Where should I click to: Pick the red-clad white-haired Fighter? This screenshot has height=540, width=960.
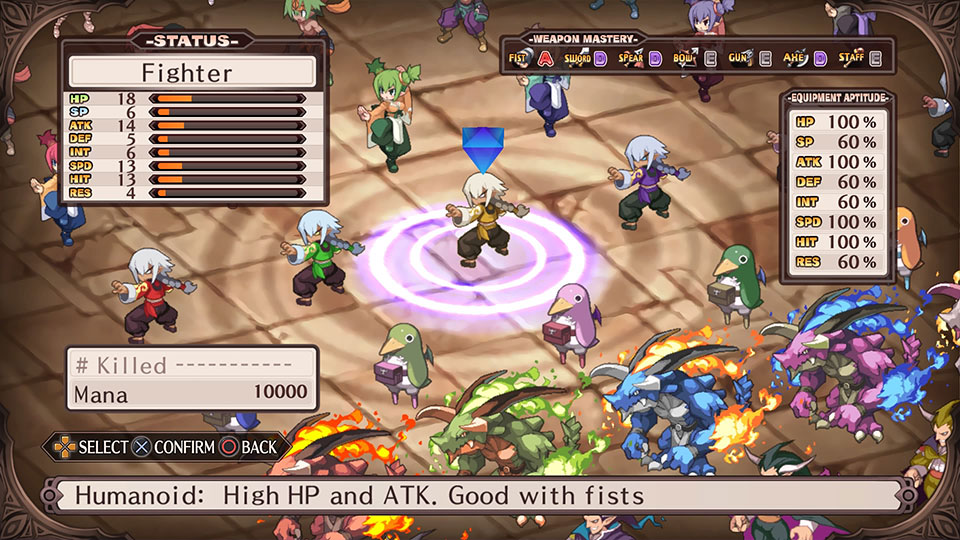(150, 292)
